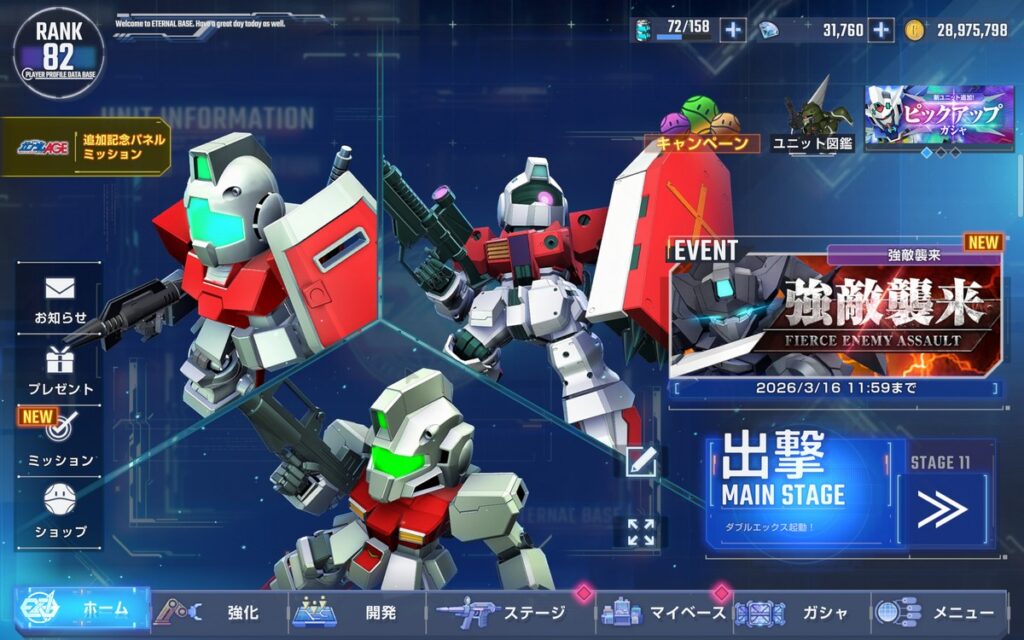1024x640 pixels.
Task: Add energy with the plus button beside 72/158
Action: coord(733,30)
